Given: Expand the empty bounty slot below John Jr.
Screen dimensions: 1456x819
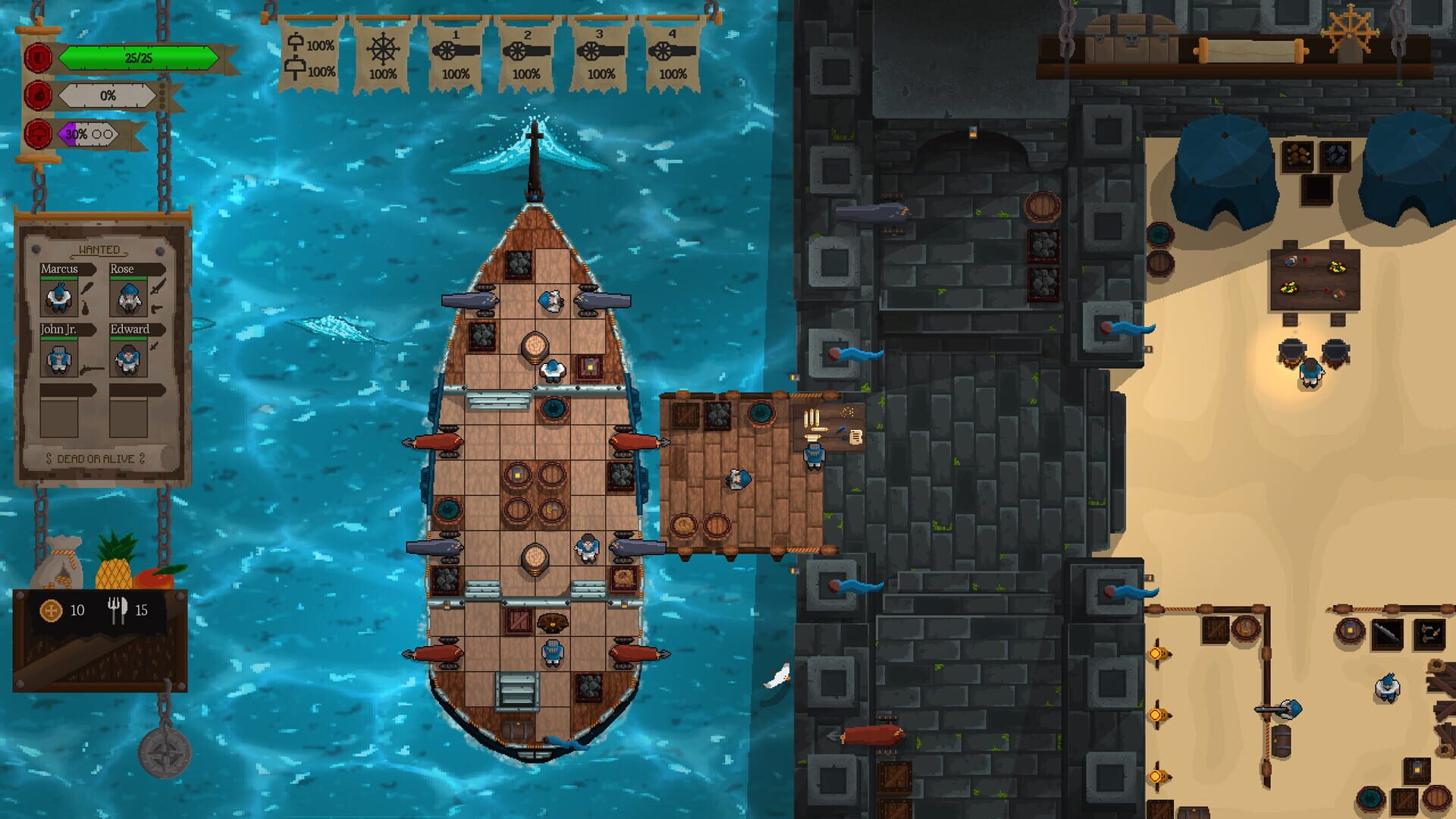Looking at the screenshot, I should click(x=61, y=417).
